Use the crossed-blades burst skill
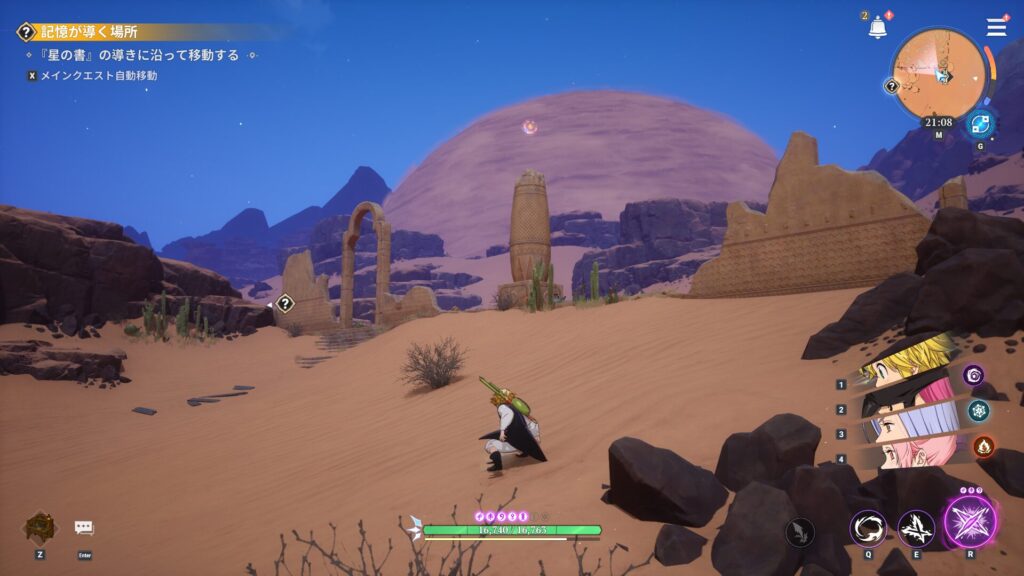Viewport: 1024px width, 576px height. click(916, 528)
